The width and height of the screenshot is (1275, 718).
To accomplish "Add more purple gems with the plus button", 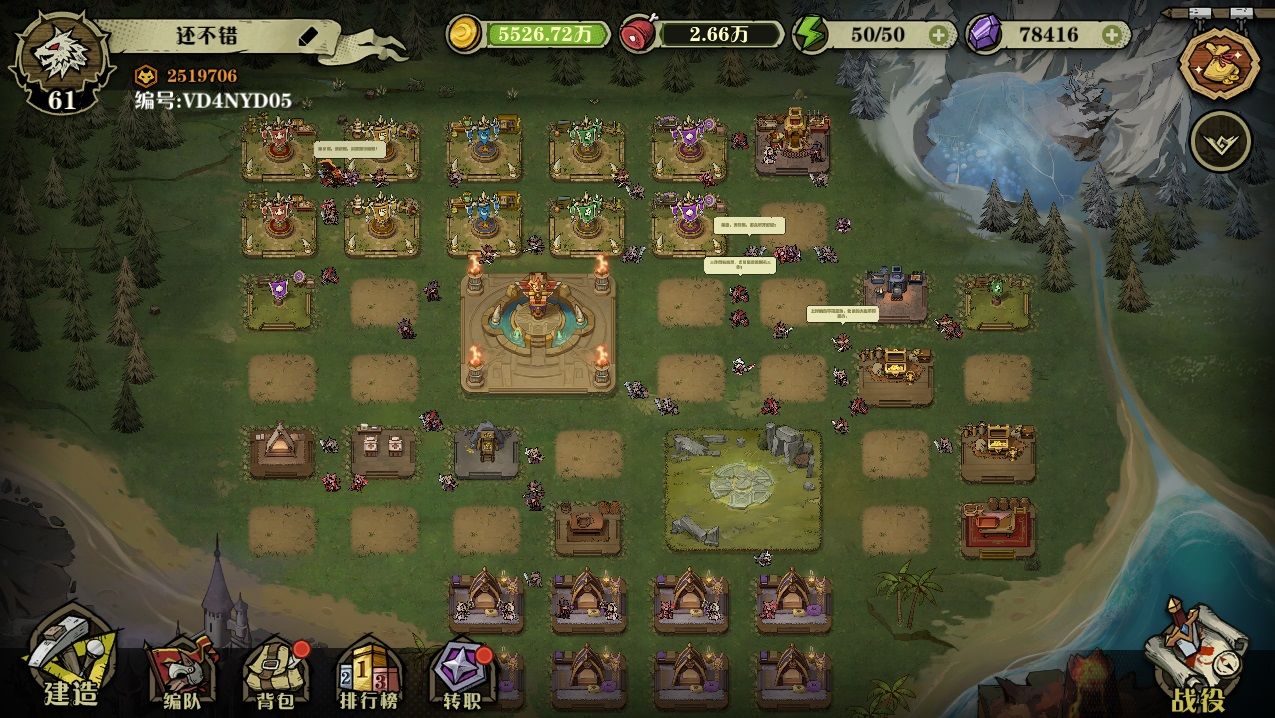I will (1111, 35).
